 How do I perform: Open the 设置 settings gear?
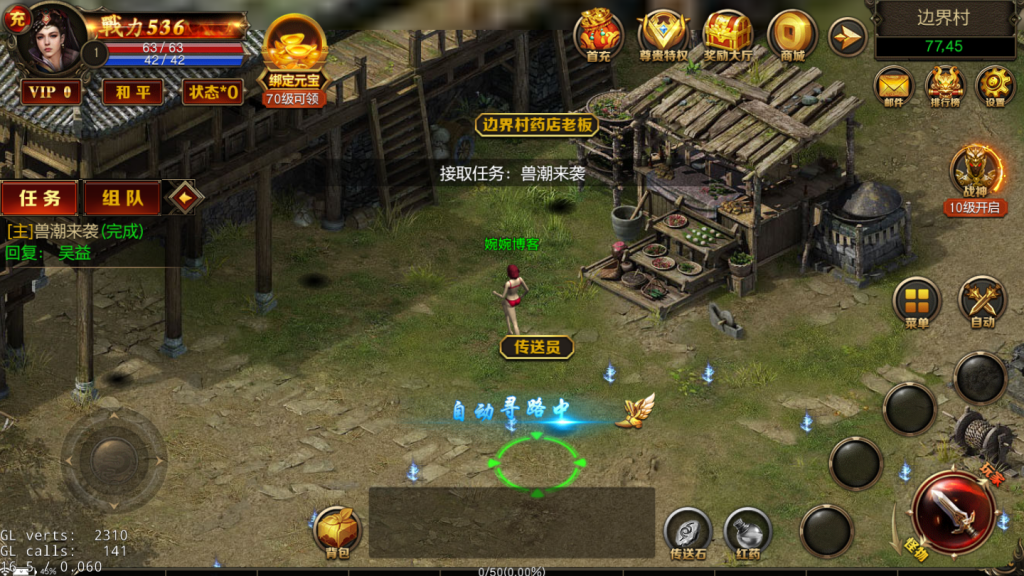coord(995,86)
